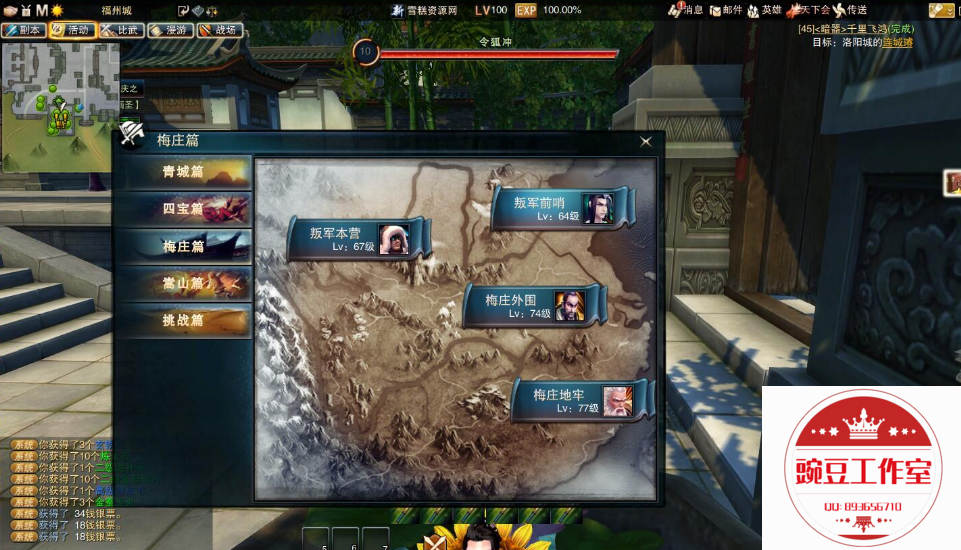Click the 连城堵 quest target link
This screenshot has height=550, width=961.
(x=897, y=42)
